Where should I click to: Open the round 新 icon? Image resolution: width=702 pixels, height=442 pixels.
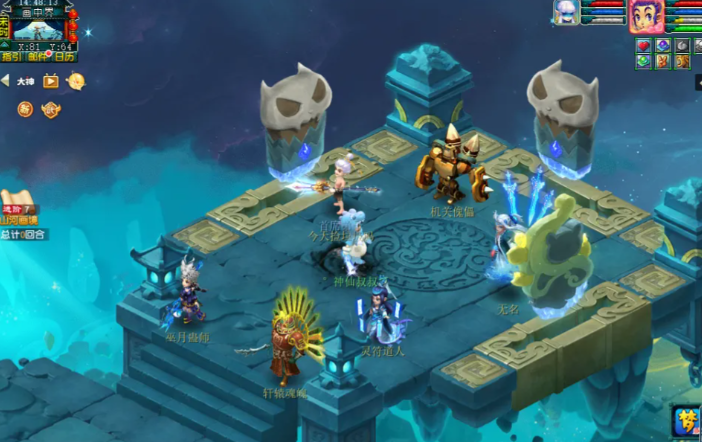click(x=24, y=108)
